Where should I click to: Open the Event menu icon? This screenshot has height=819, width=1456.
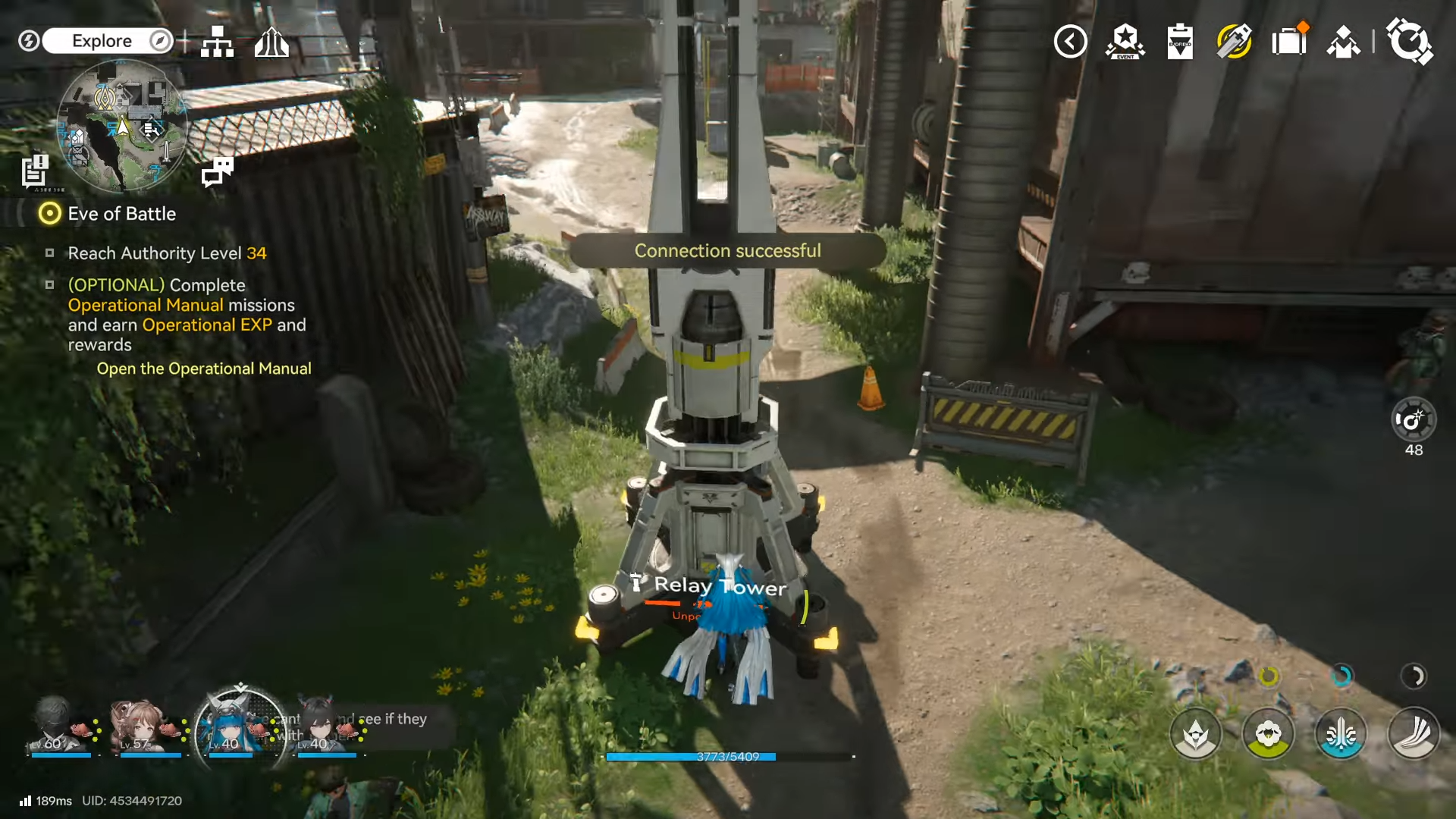click(x=1125, y=42)
